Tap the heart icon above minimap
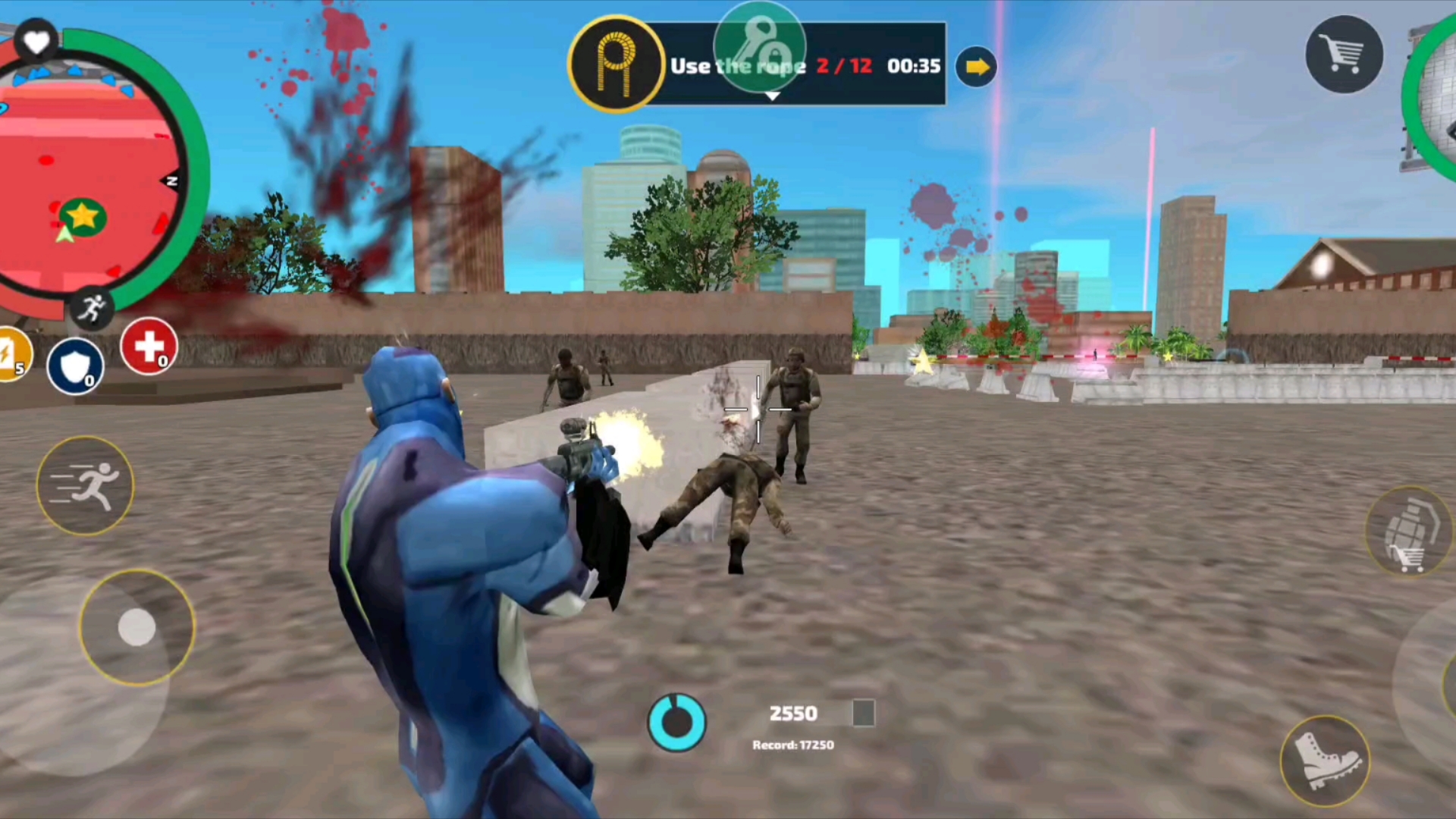This screenshot has height=819, width=1456. pos(36,42)
